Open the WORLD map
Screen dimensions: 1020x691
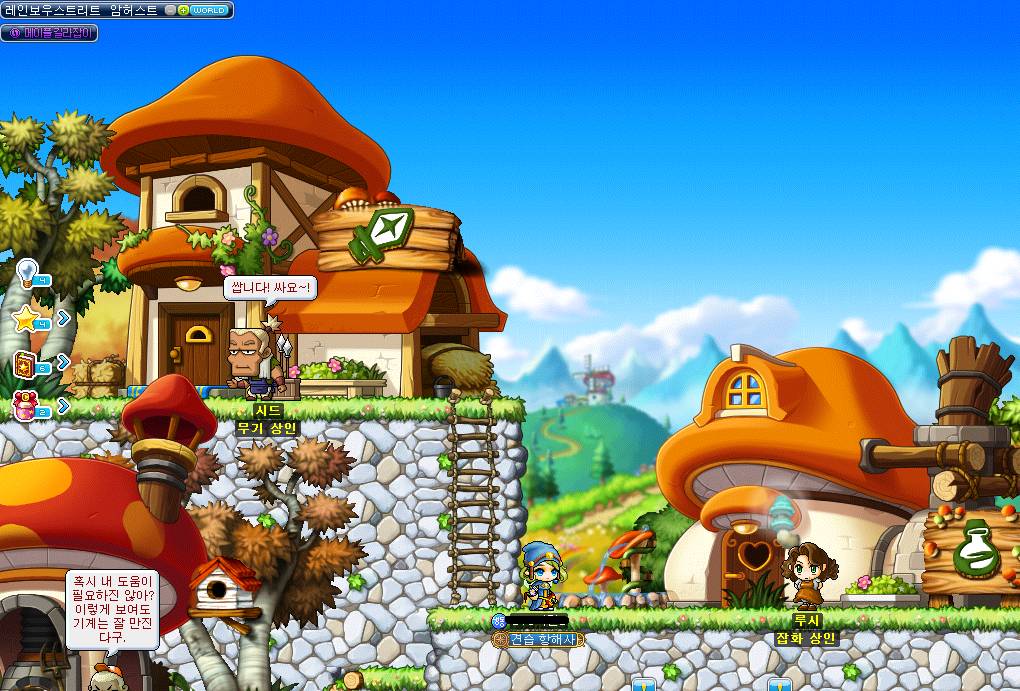[x=211, y=10]
